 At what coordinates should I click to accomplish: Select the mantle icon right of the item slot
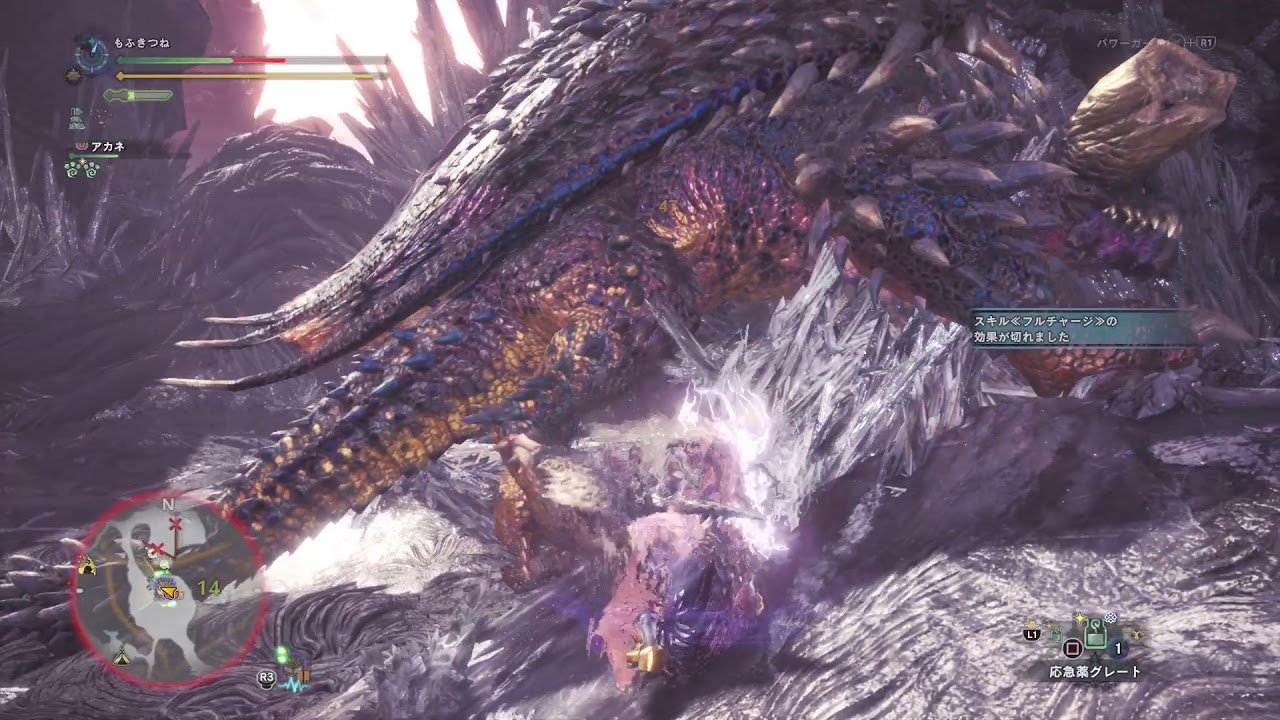1137,634
